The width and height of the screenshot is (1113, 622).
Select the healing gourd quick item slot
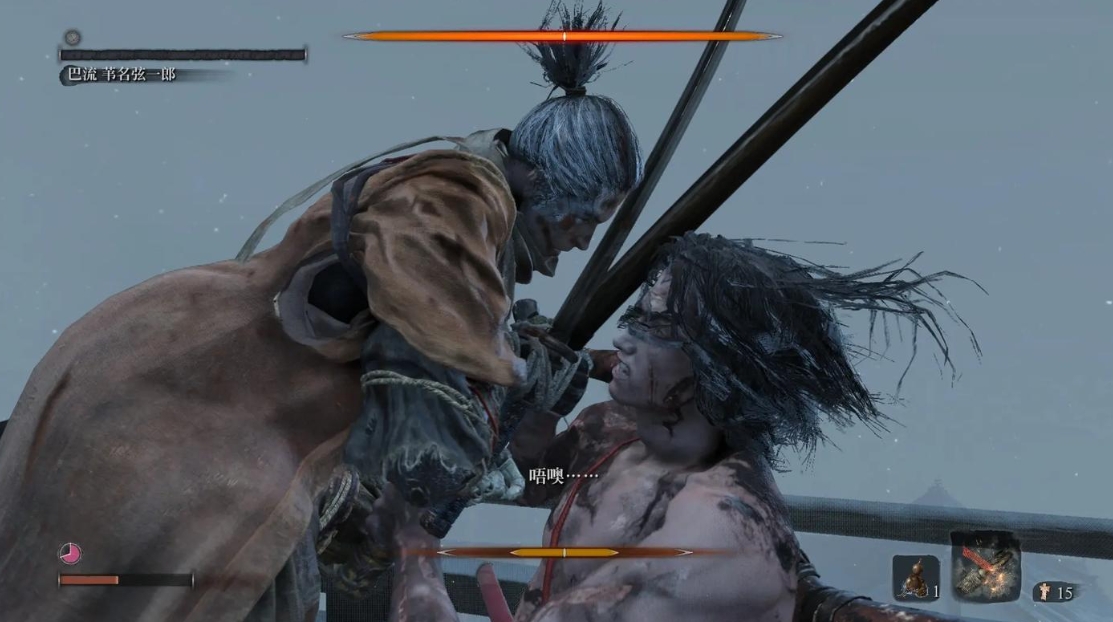tap(914, 578)
